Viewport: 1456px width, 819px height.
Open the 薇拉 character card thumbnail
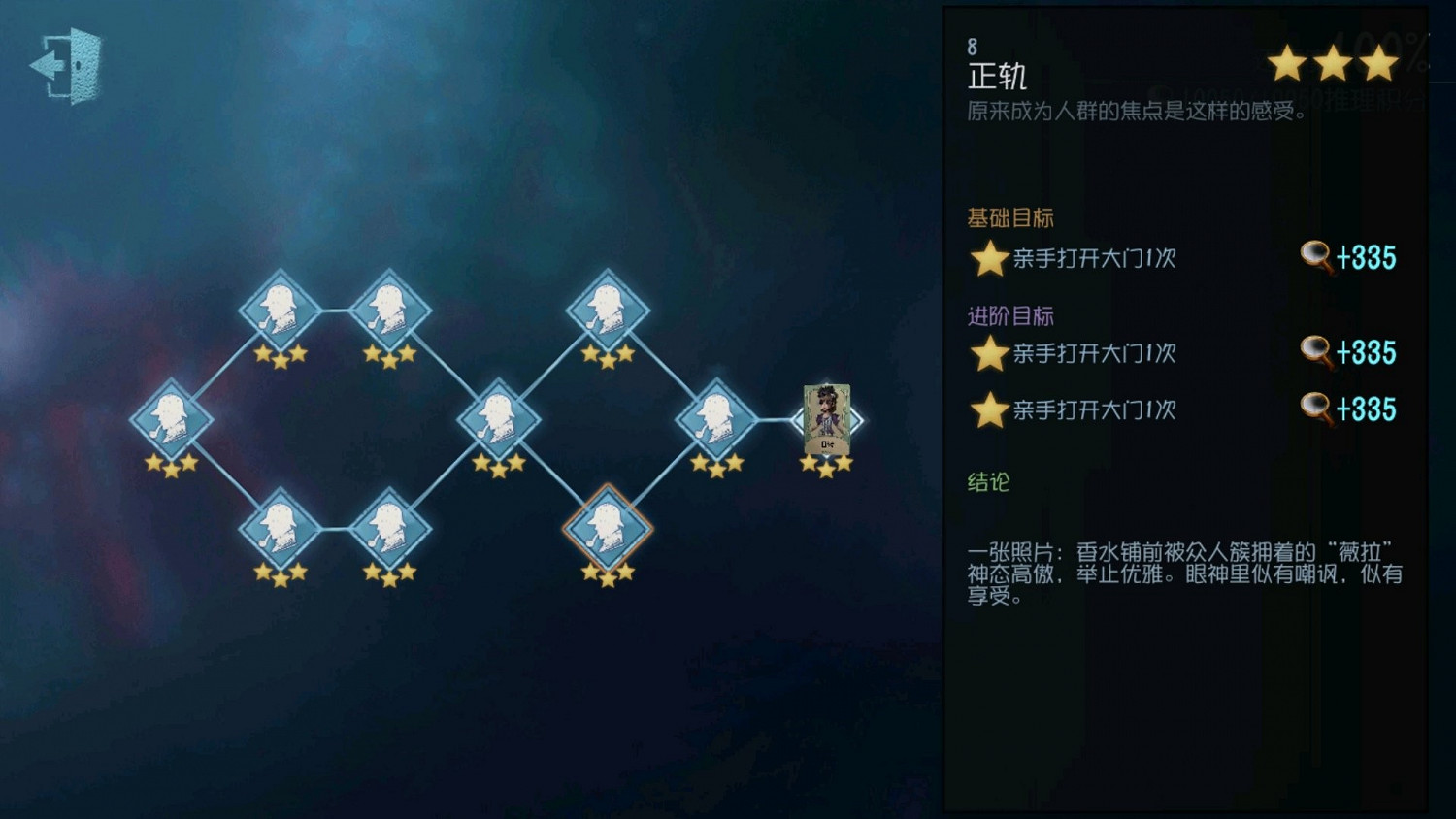pos(826,419)
